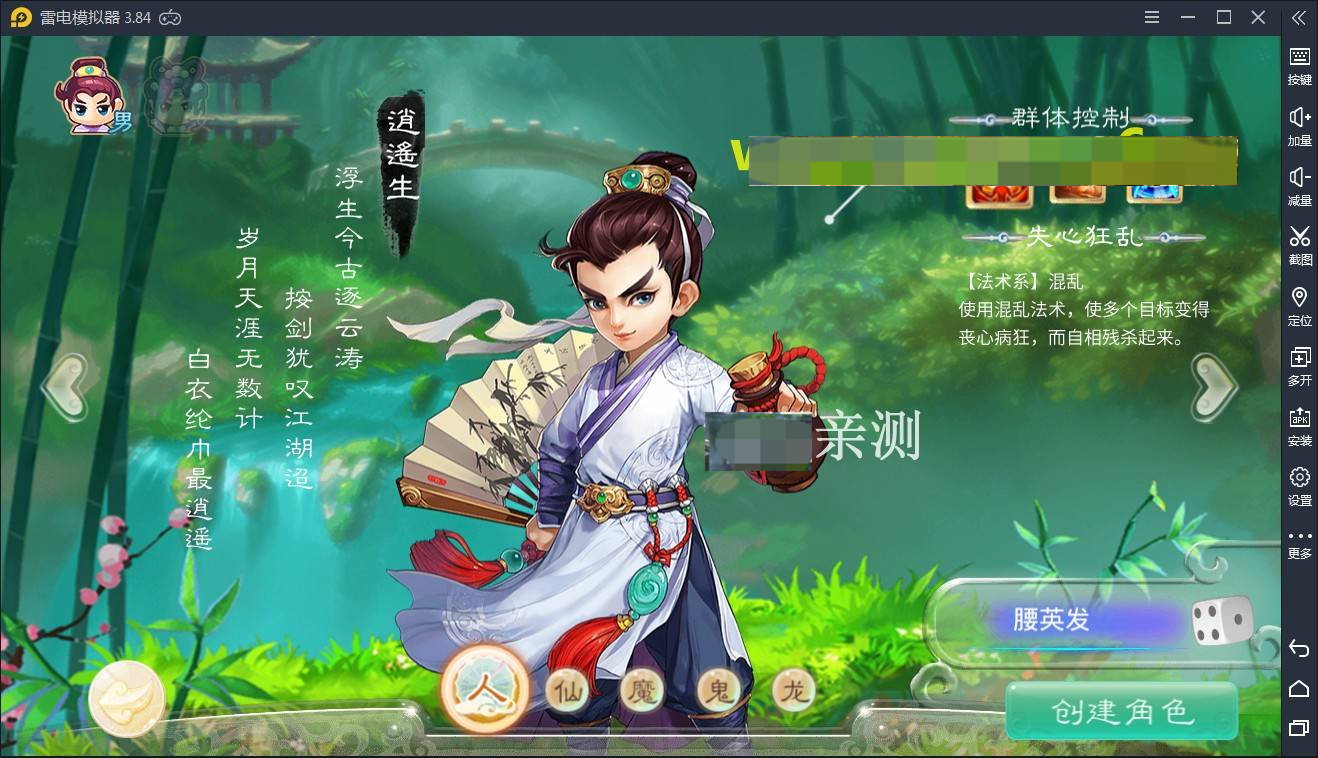Open the LDPlayer hamburger menu

1151,17
